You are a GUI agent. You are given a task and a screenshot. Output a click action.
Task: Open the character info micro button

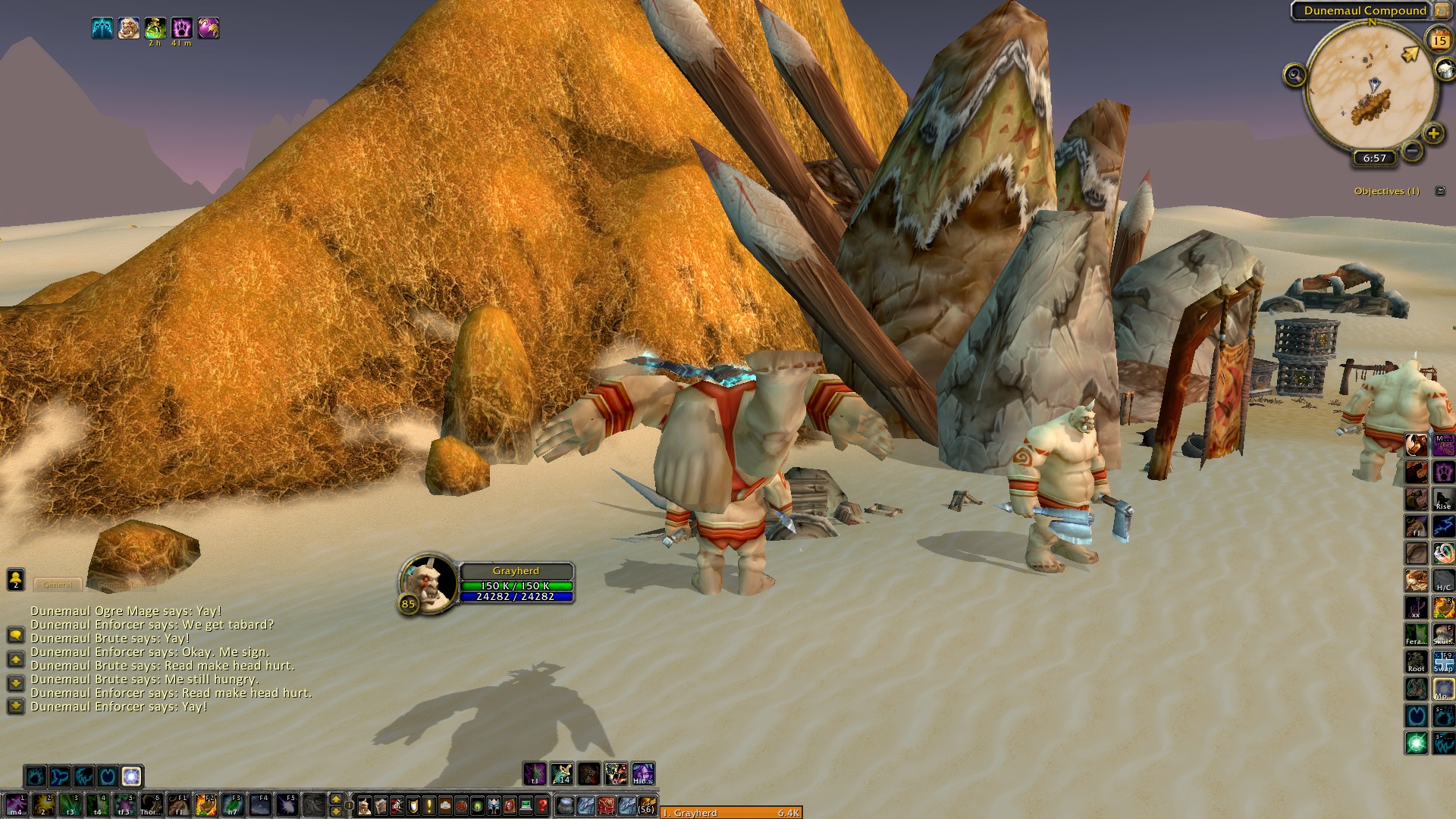pyautogui.click(x=365, y=805)
